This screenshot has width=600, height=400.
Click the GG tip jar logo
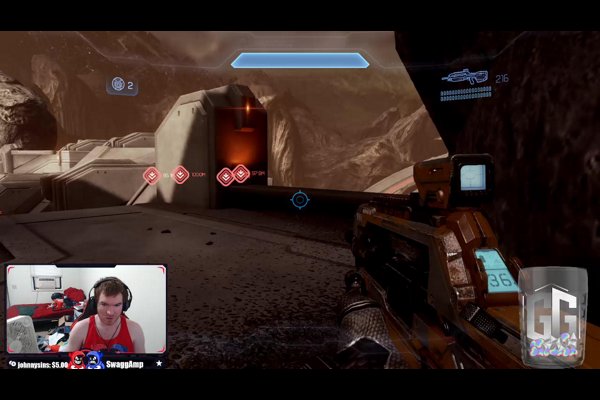coord(552,313)
